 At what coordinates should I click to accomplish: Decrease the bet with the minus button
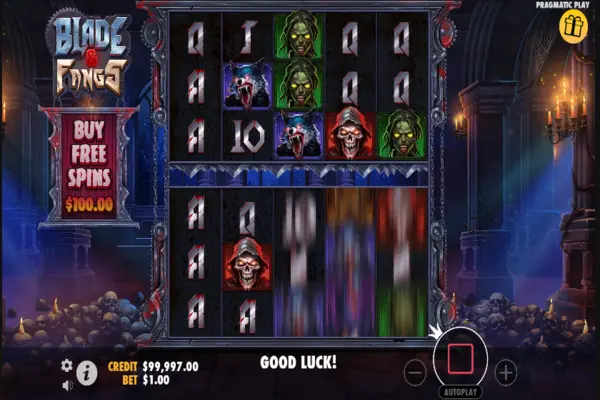coord(416,373)
